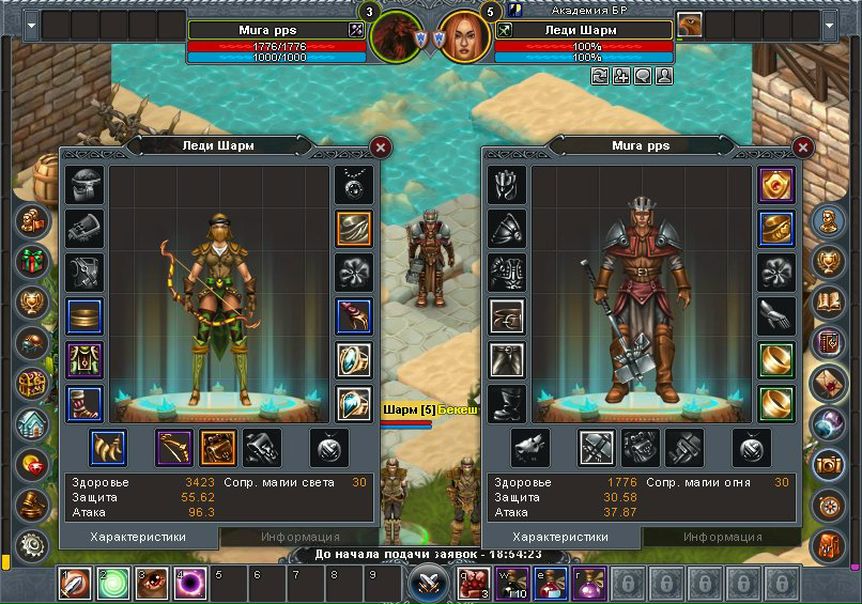Image resolution: width=862 pixels, height=604 pixels.
Task: Click the green armor vest equipment slot
Action: 84,360
